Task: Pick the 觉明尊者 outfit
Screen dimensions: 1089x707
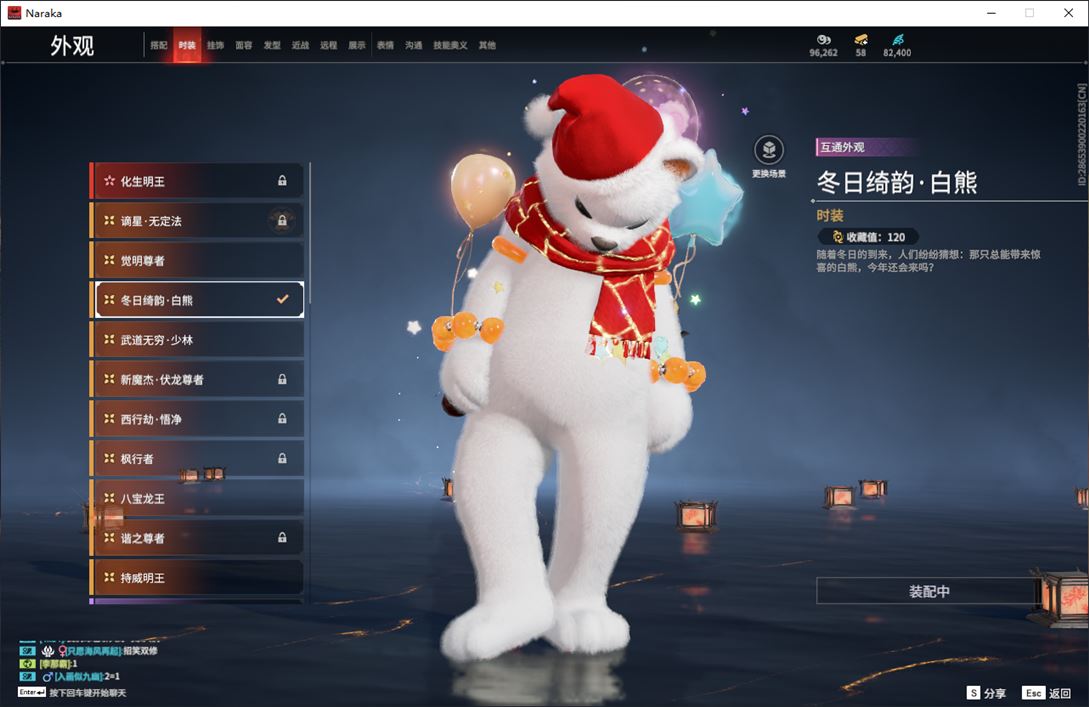Action: (x=197, y=261)
